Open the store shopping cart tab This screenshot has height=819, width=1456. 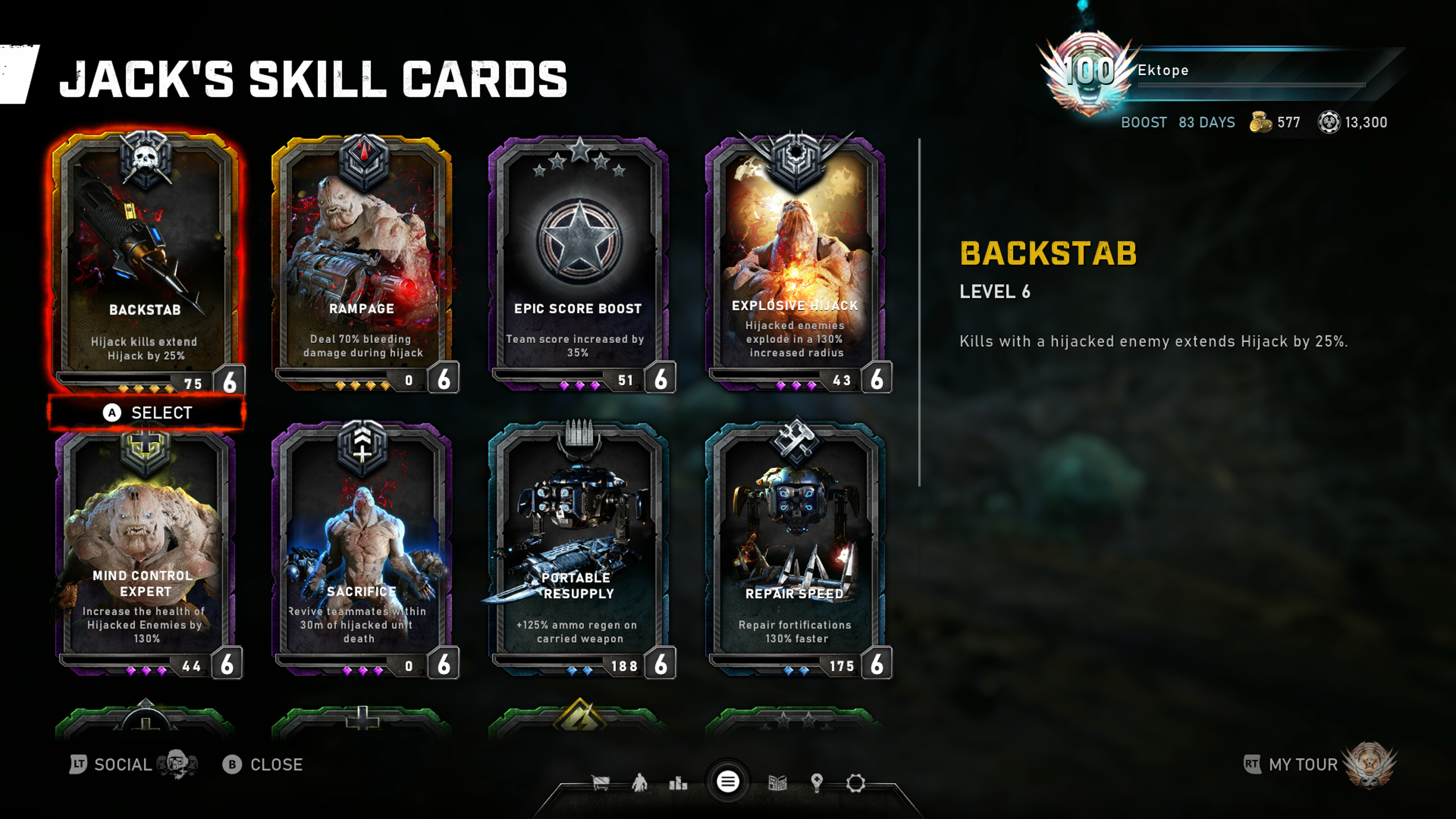600,783
